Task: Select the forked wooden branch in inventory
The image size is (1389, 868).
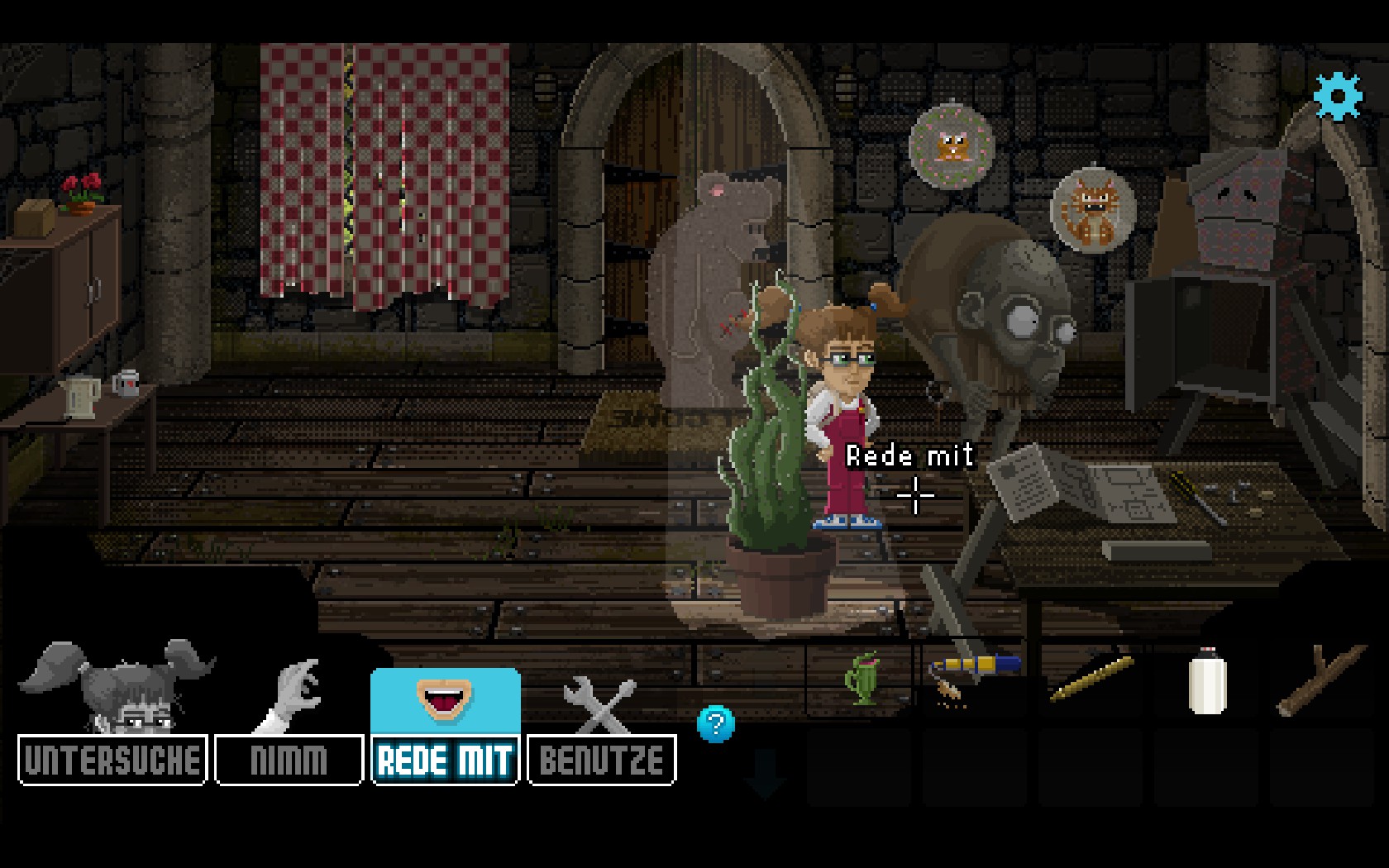Action: tap(1320, 680)
